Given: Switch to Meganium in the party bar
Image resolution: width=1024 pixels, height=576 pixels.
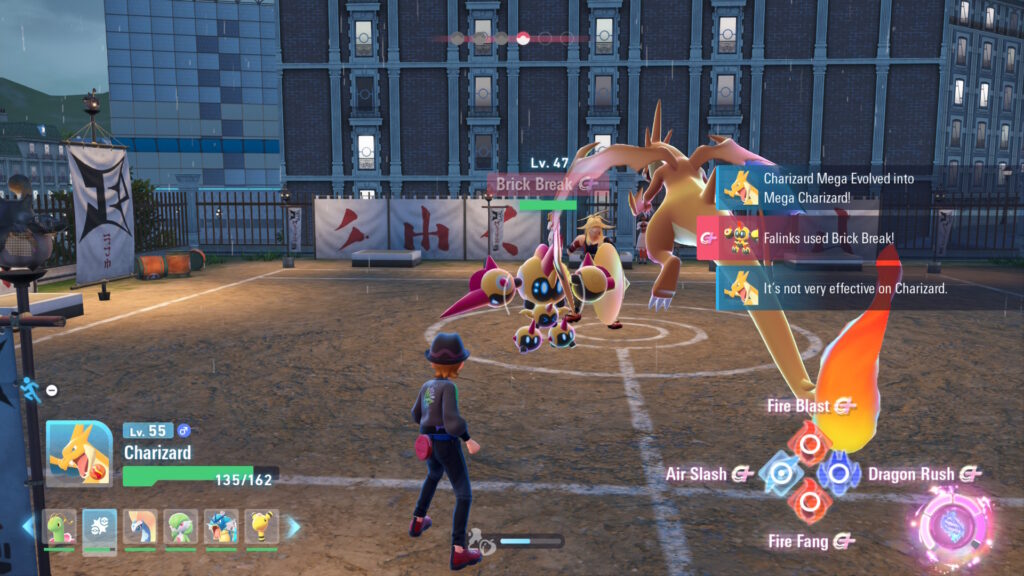Looking at the screenshot, I should [59, 527].
